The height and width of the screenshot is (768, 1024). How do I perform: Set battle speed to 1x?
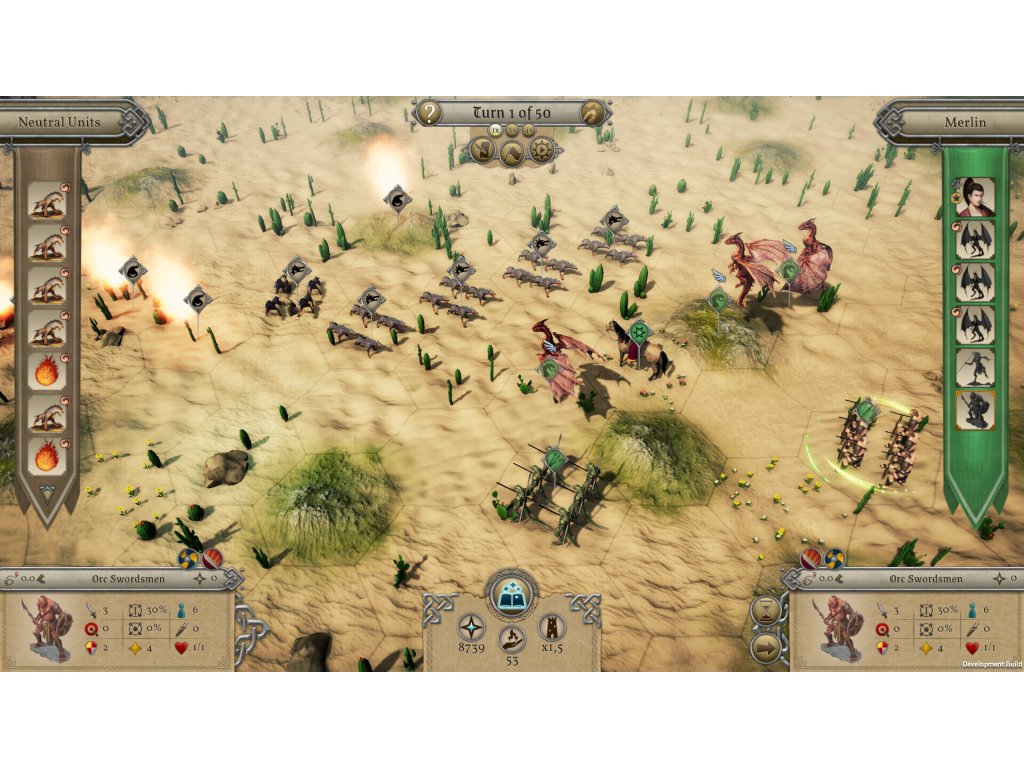click(494, 131)
